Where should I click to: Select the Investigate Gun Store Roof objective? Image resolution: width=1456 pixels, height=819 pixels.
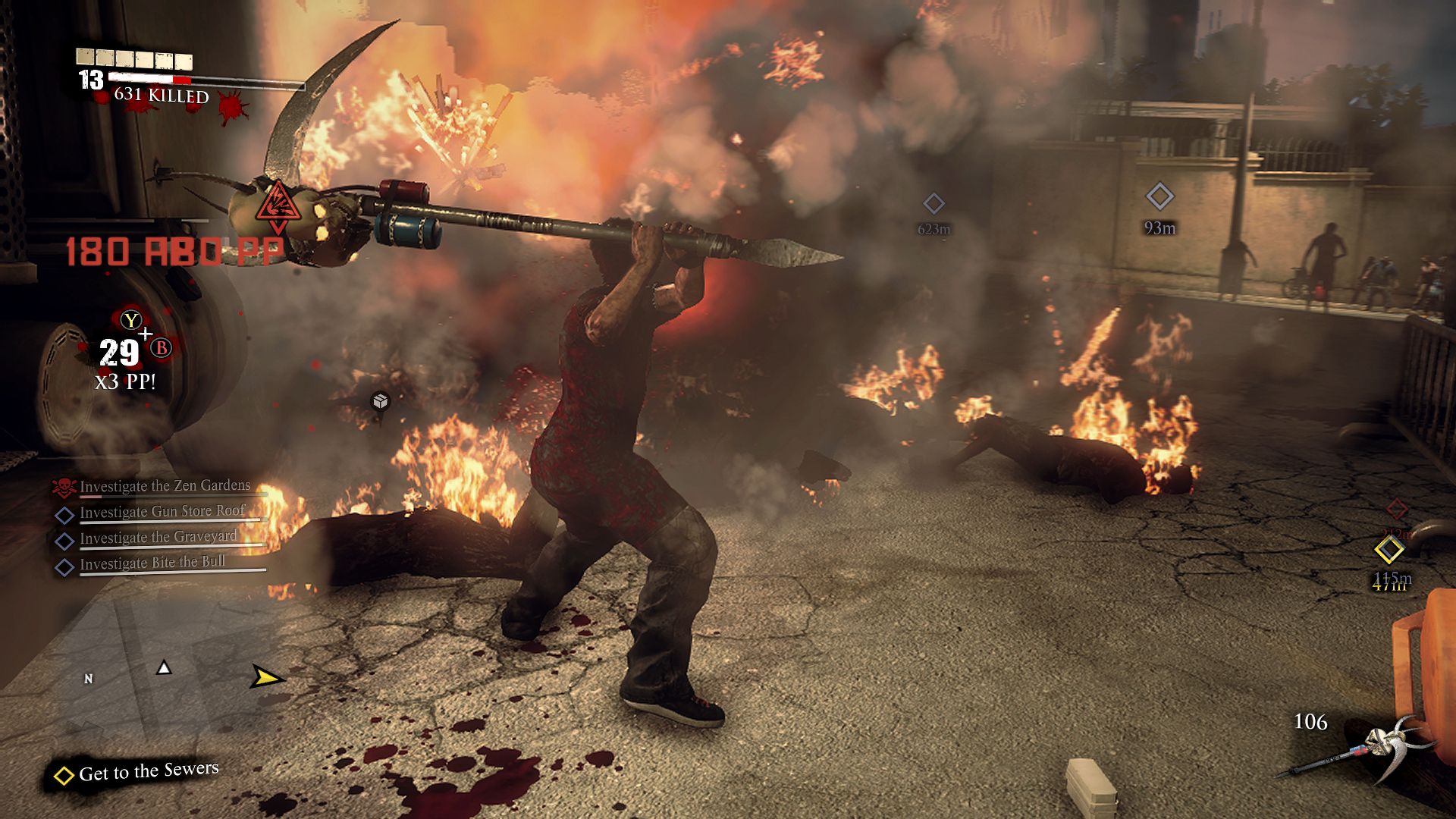click(162, 512)
